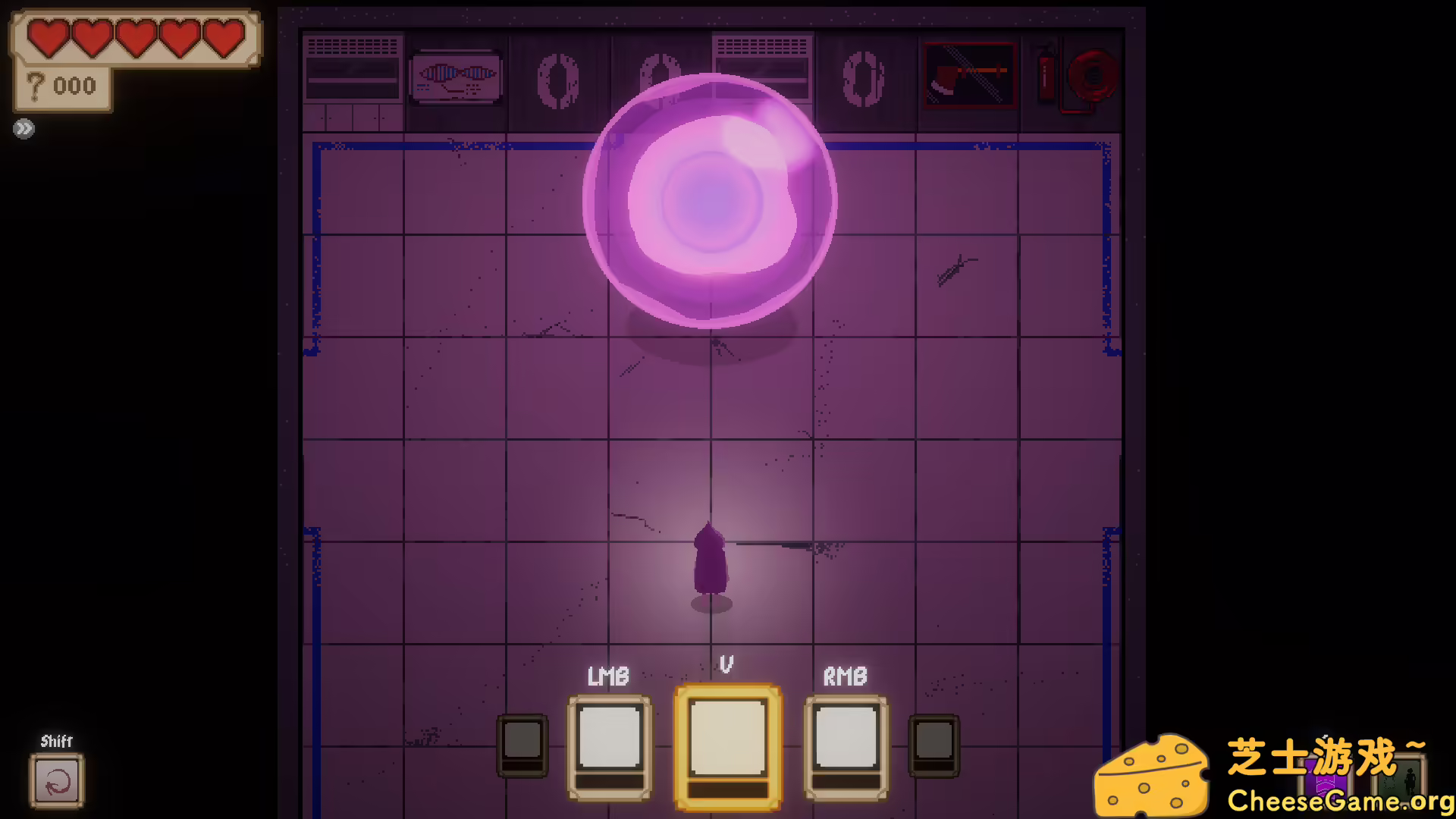
Task: Click the question mark currency icon
Action: pos(34,85)
